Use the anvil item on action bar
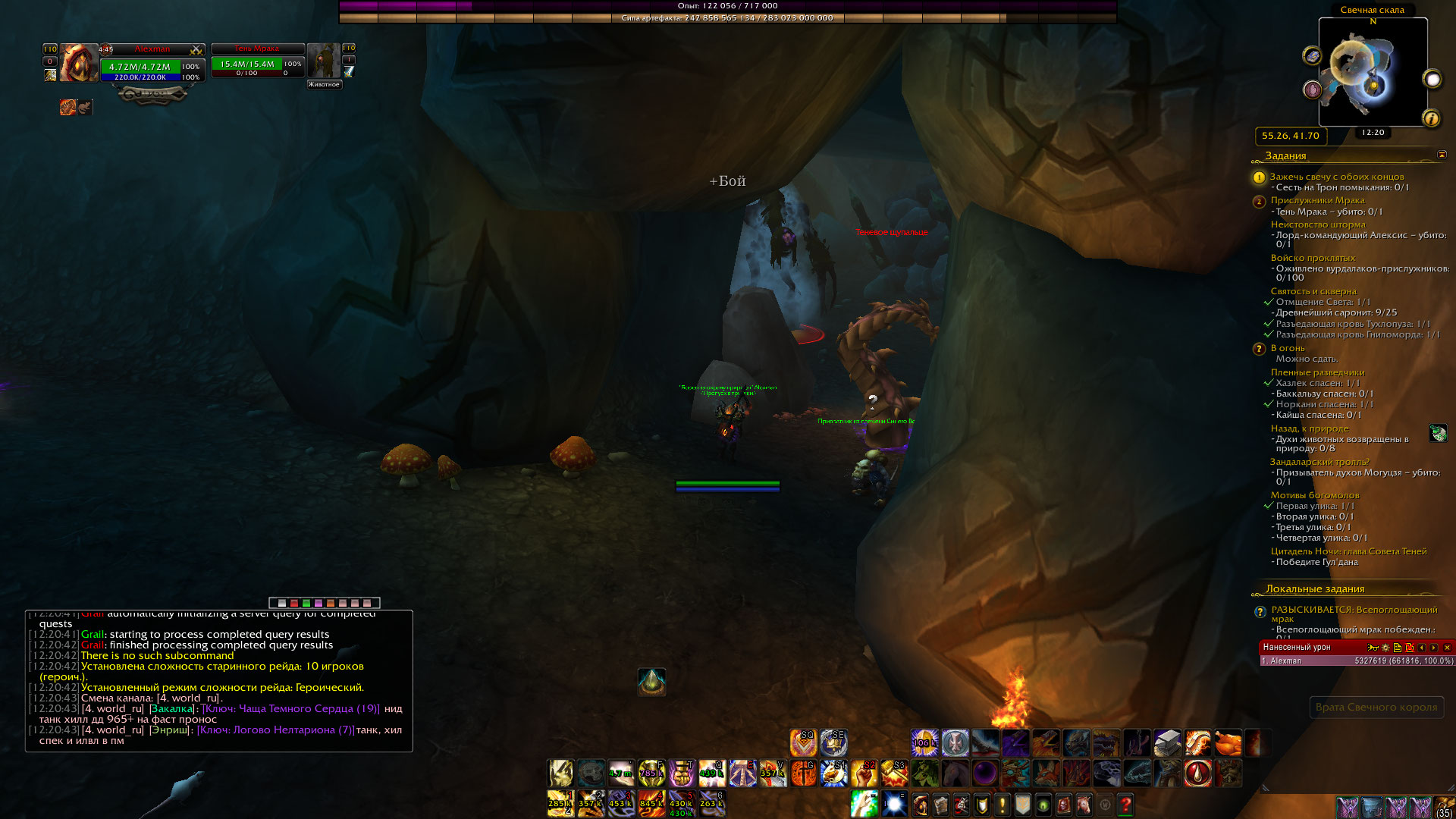Screen dimensions: 1456x819 (1167, 743)
